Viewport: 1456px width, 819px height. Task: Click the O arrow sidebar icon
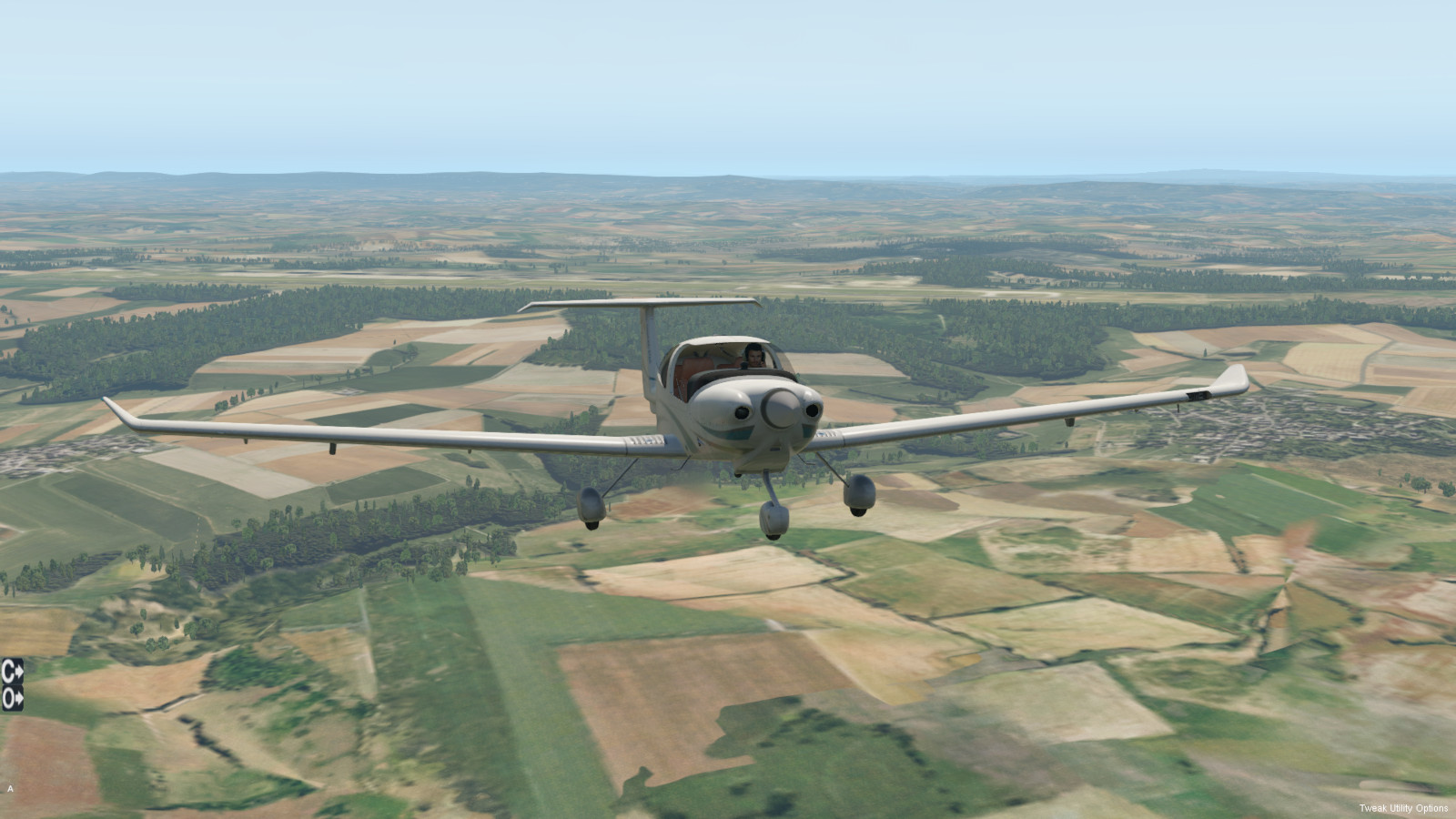12,698
